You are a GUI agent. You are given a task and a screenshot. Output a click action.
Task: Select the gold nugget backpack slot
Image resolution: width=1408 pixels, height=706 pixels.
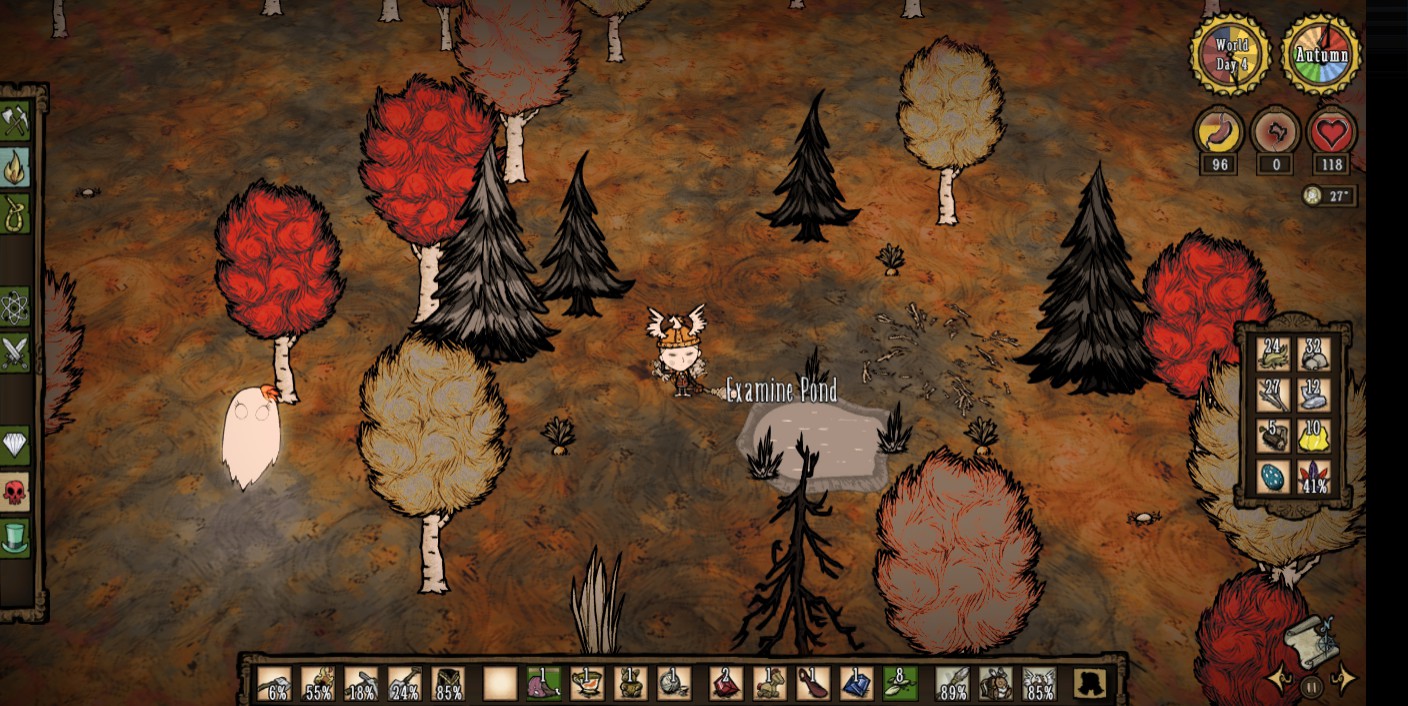[x=1314, y=436]
